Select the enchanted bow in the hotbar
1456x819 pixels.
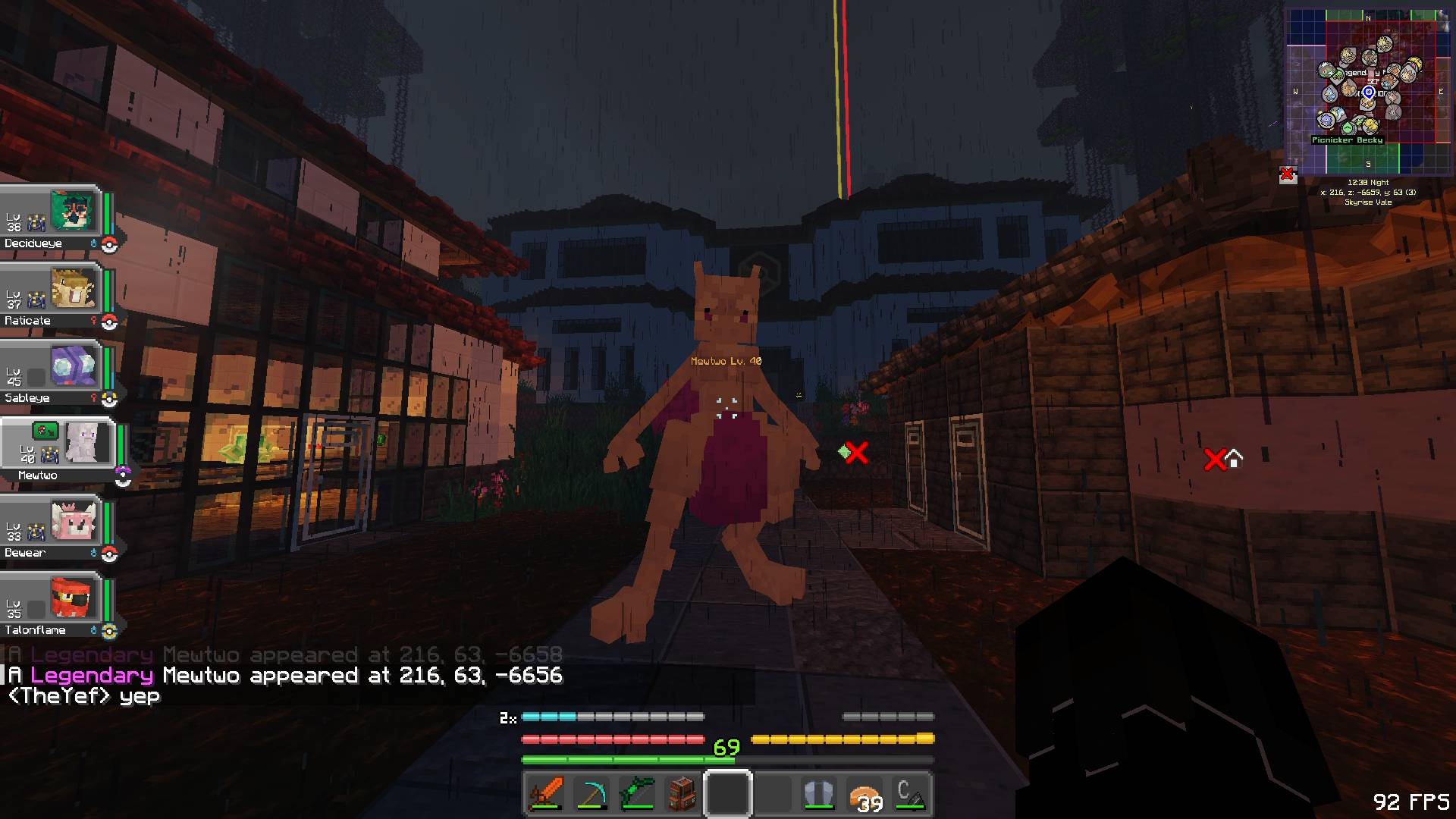(637, 794)
